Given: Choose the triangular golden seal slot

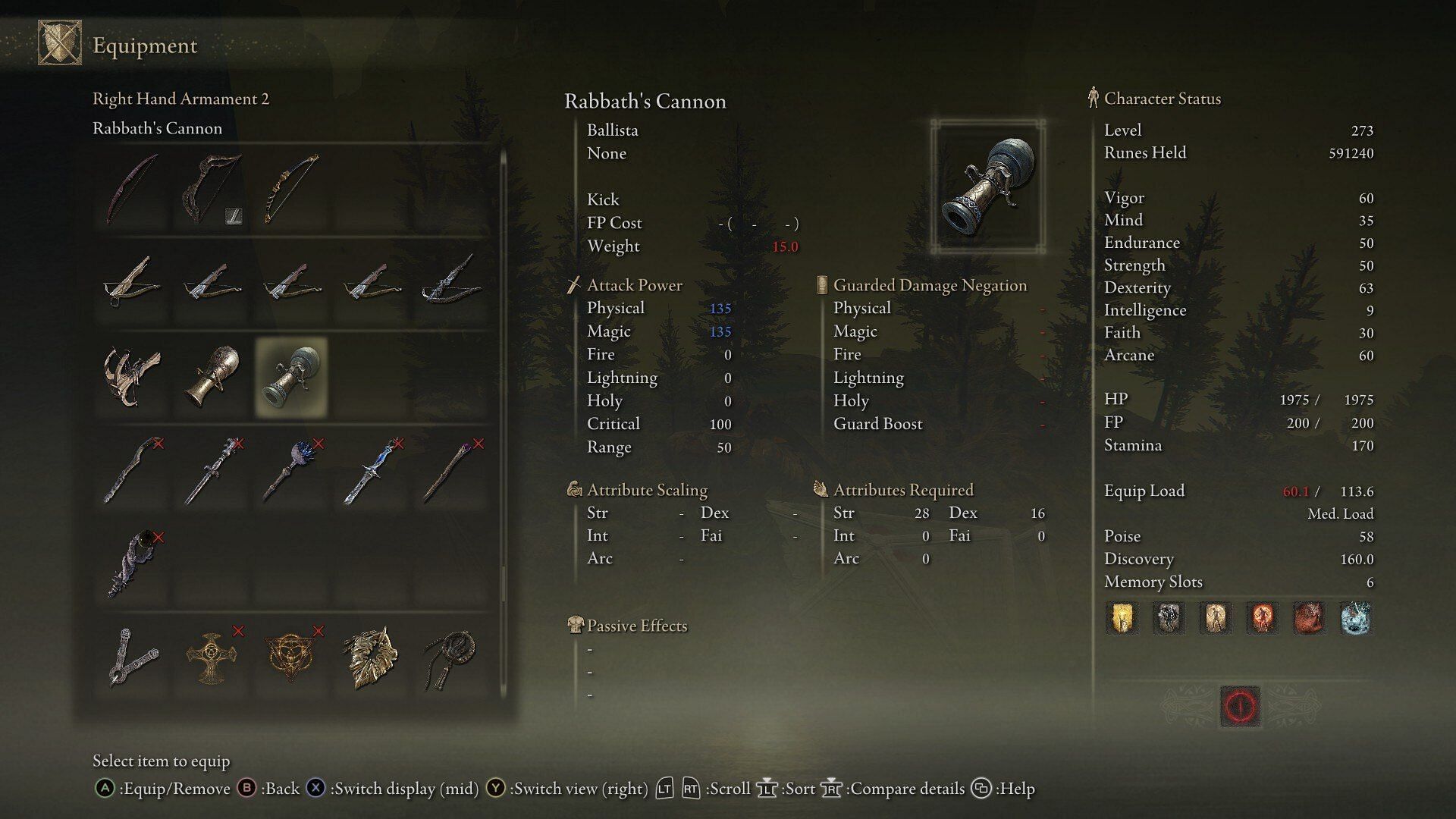Looking at the screenshot, I should (x=292, y=657).
